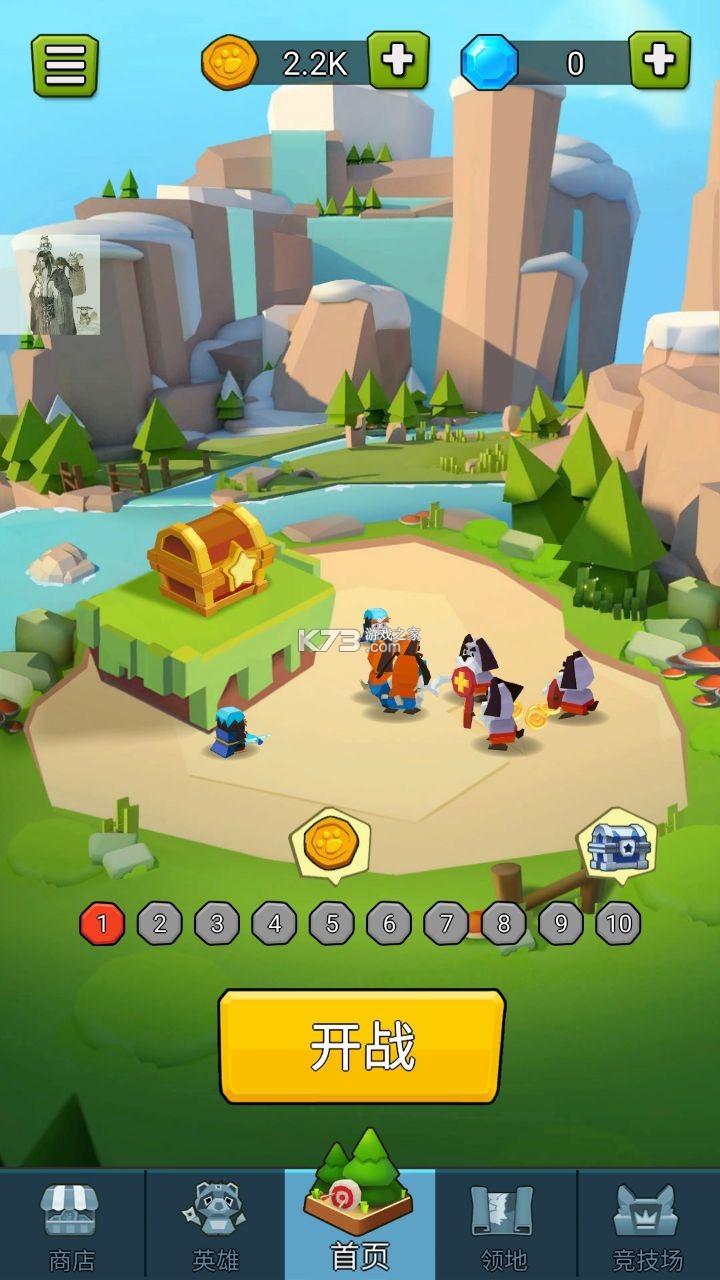Select stage 8 marker

(503, 924)
